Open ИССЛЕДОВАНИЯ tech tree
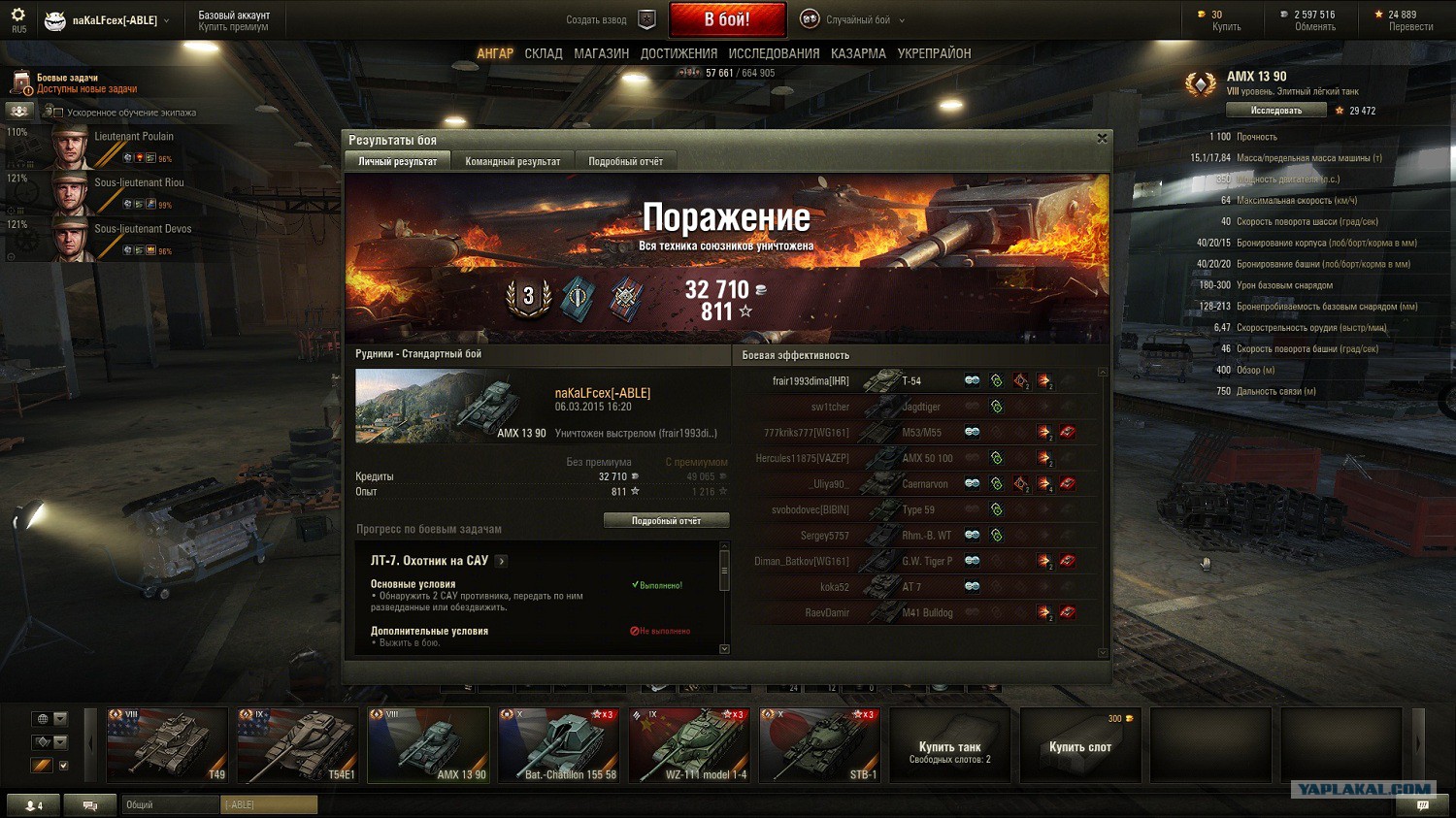Screen dimensions: 1456x818 click(774, 54)
